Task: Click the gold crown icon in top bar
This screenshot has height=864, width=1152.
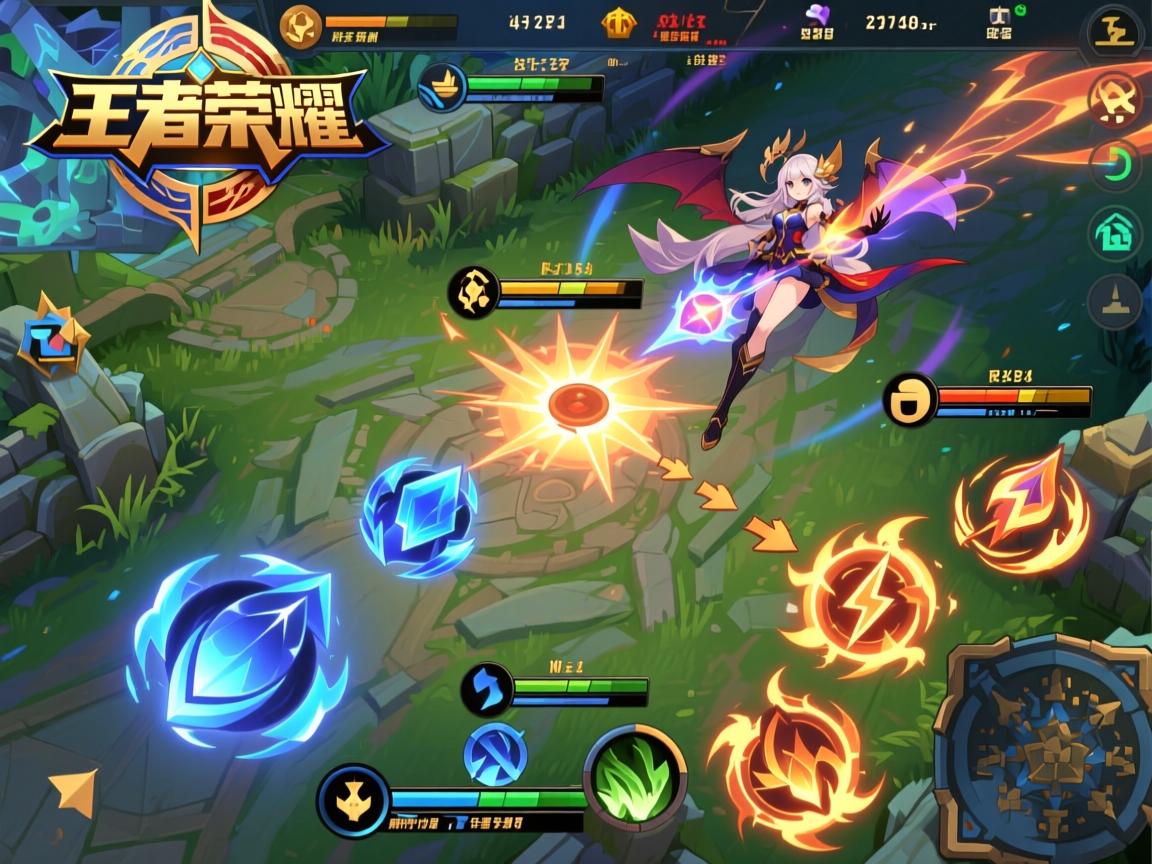Action: click(x=616, y=24)
